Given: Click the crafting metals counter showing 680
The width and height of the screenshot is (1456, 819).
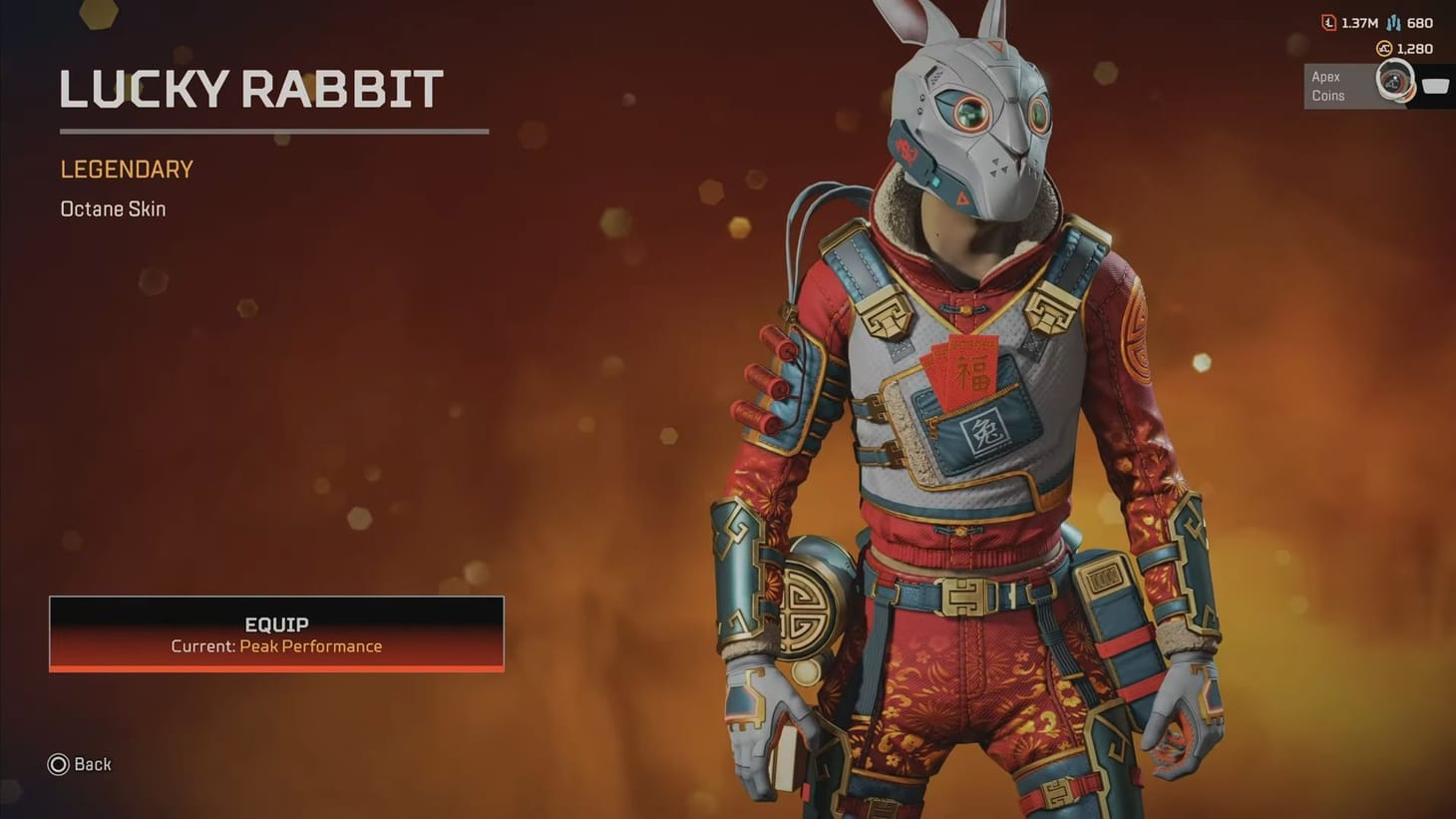Looking at the screenshot, I should pyautogui.click(x=1421, y=22).
